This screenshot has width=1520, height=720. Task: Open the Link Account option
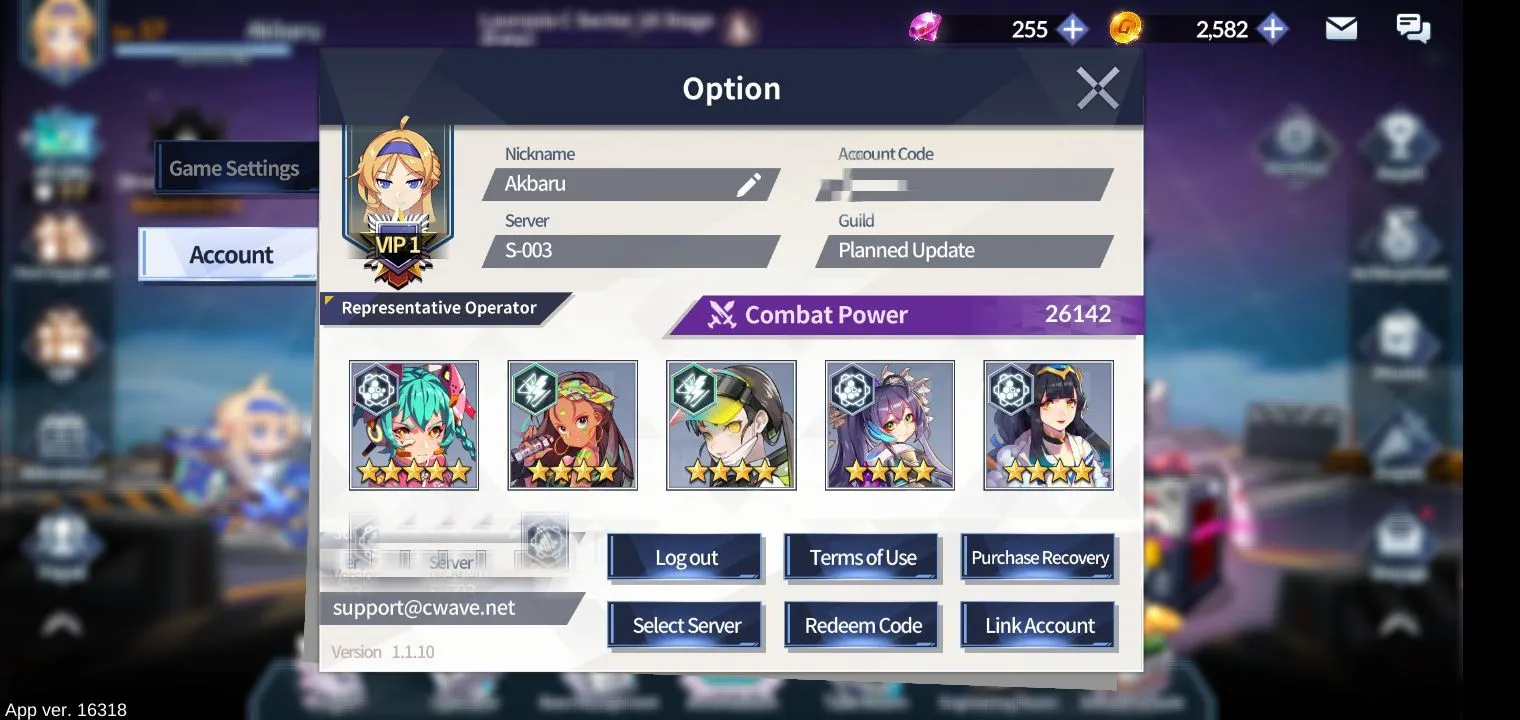click(x=1039, y=626)
